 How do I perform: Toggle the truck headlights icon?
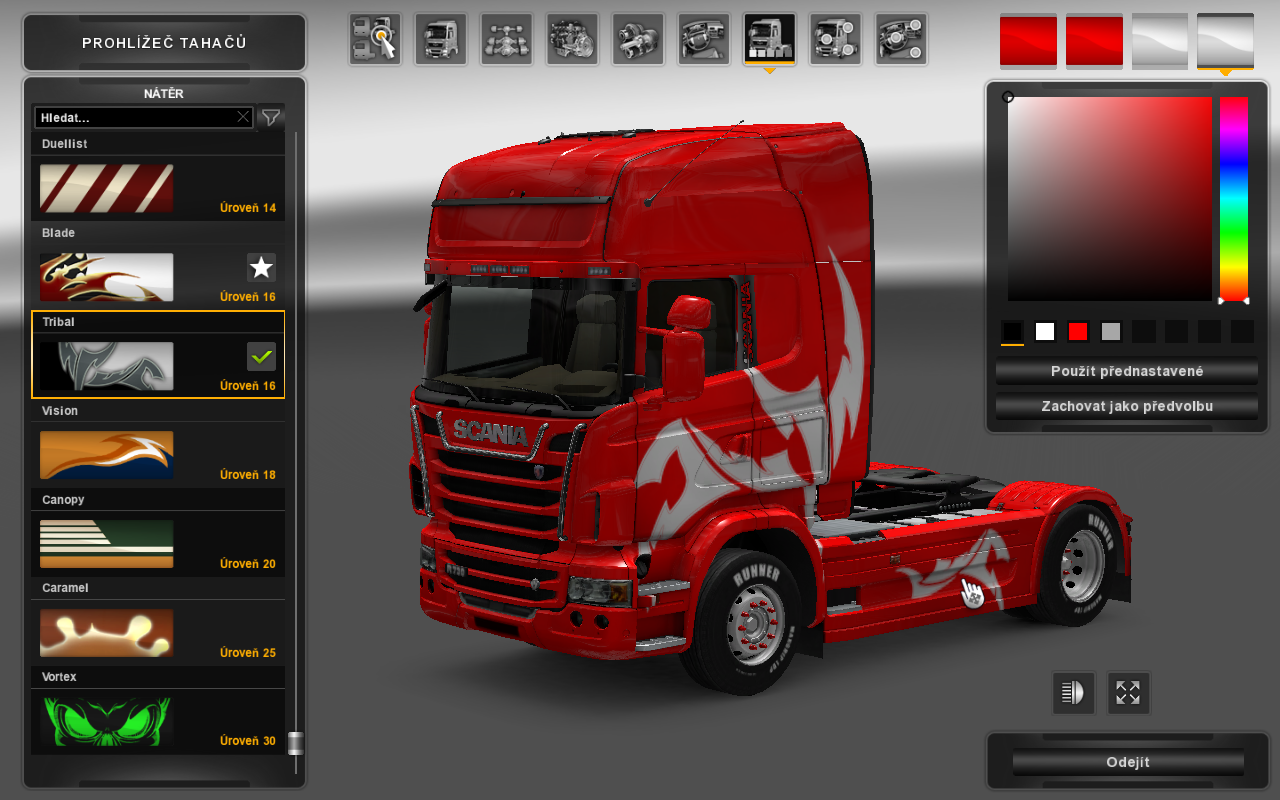tap(1073, 693)
